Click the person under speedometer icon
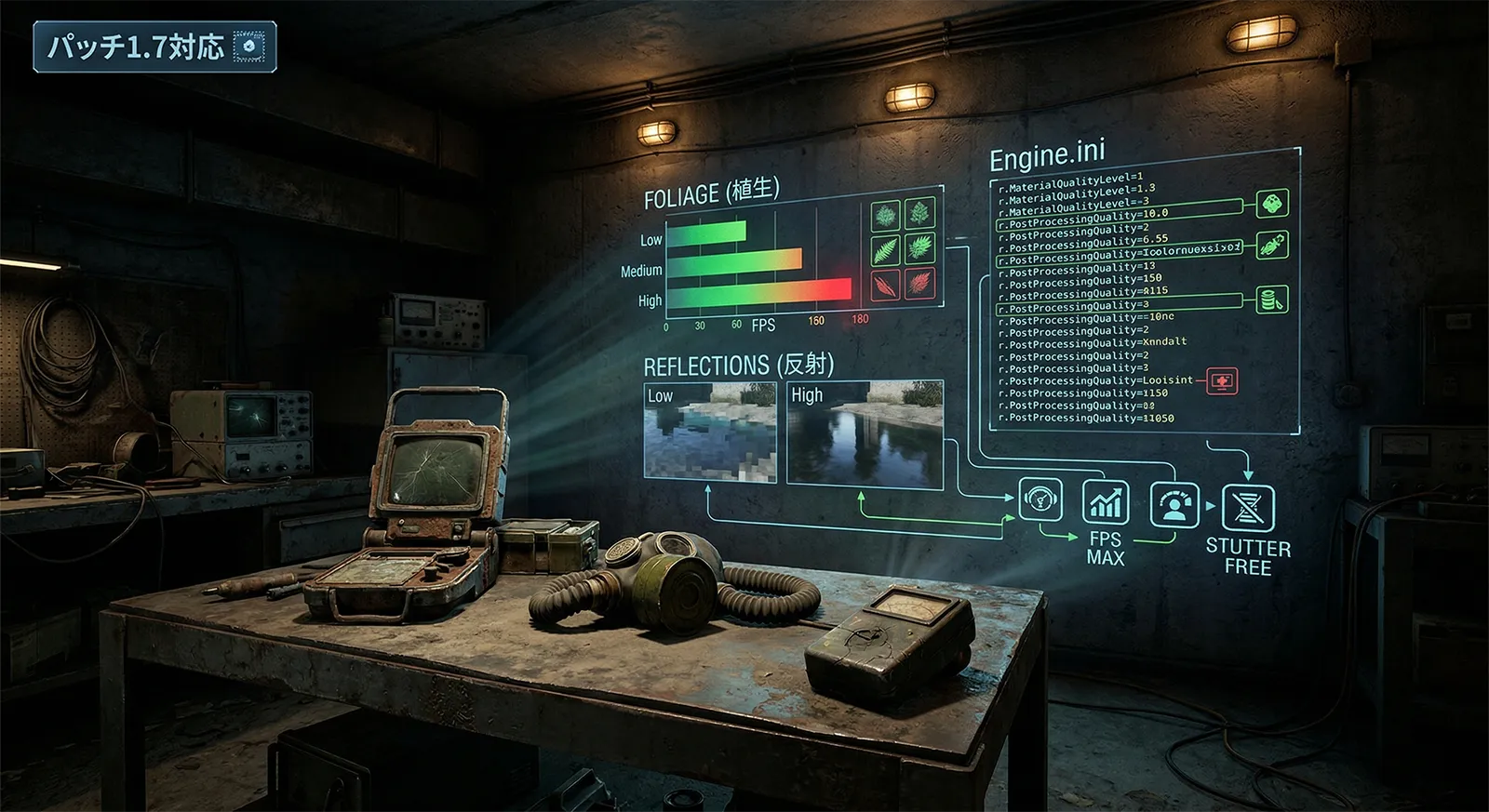Viewport: 1489px width, 812px height. [1174, 504]
